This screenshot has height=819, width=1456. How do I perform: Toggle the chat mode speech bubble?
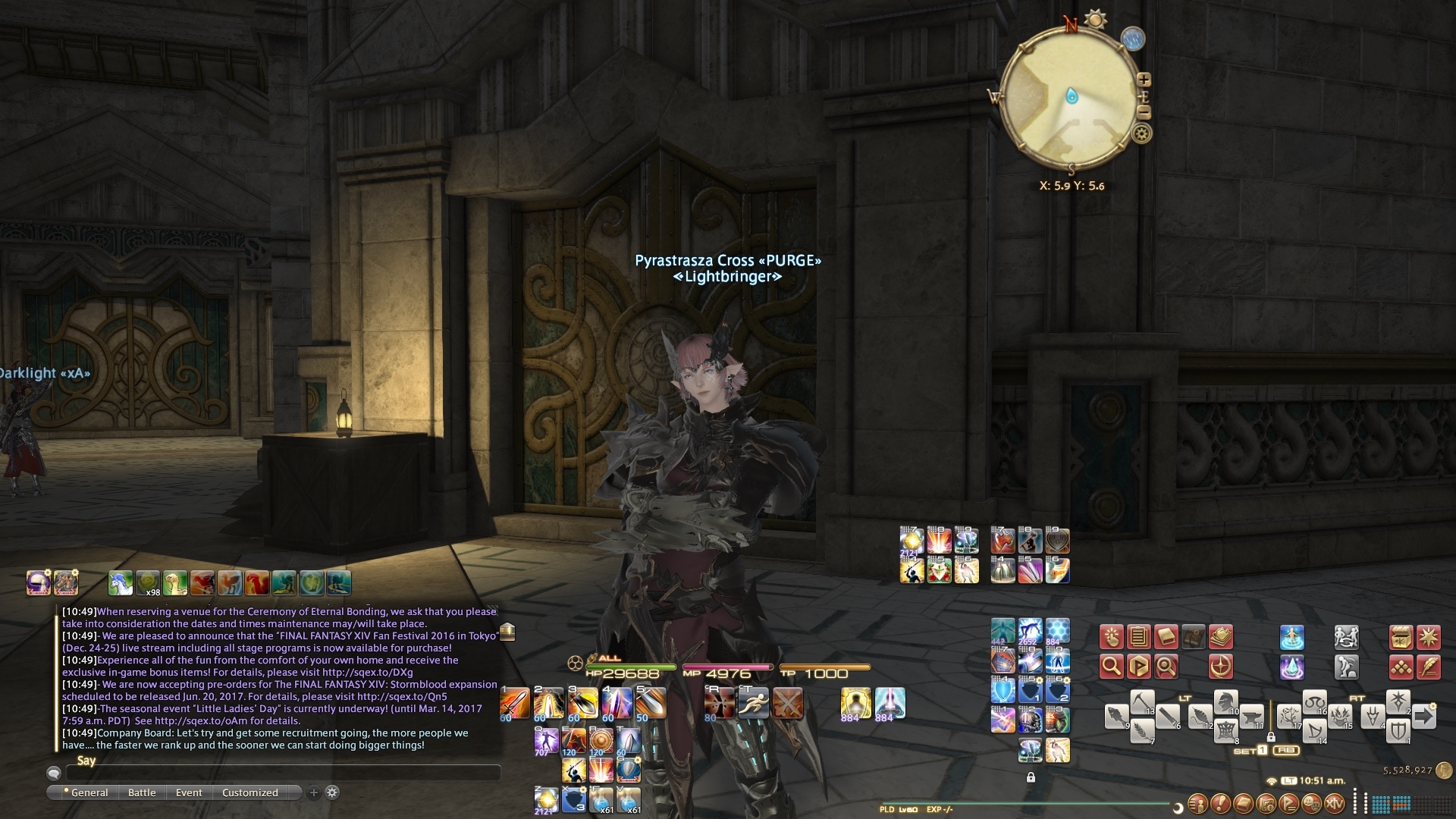(53, 774)
